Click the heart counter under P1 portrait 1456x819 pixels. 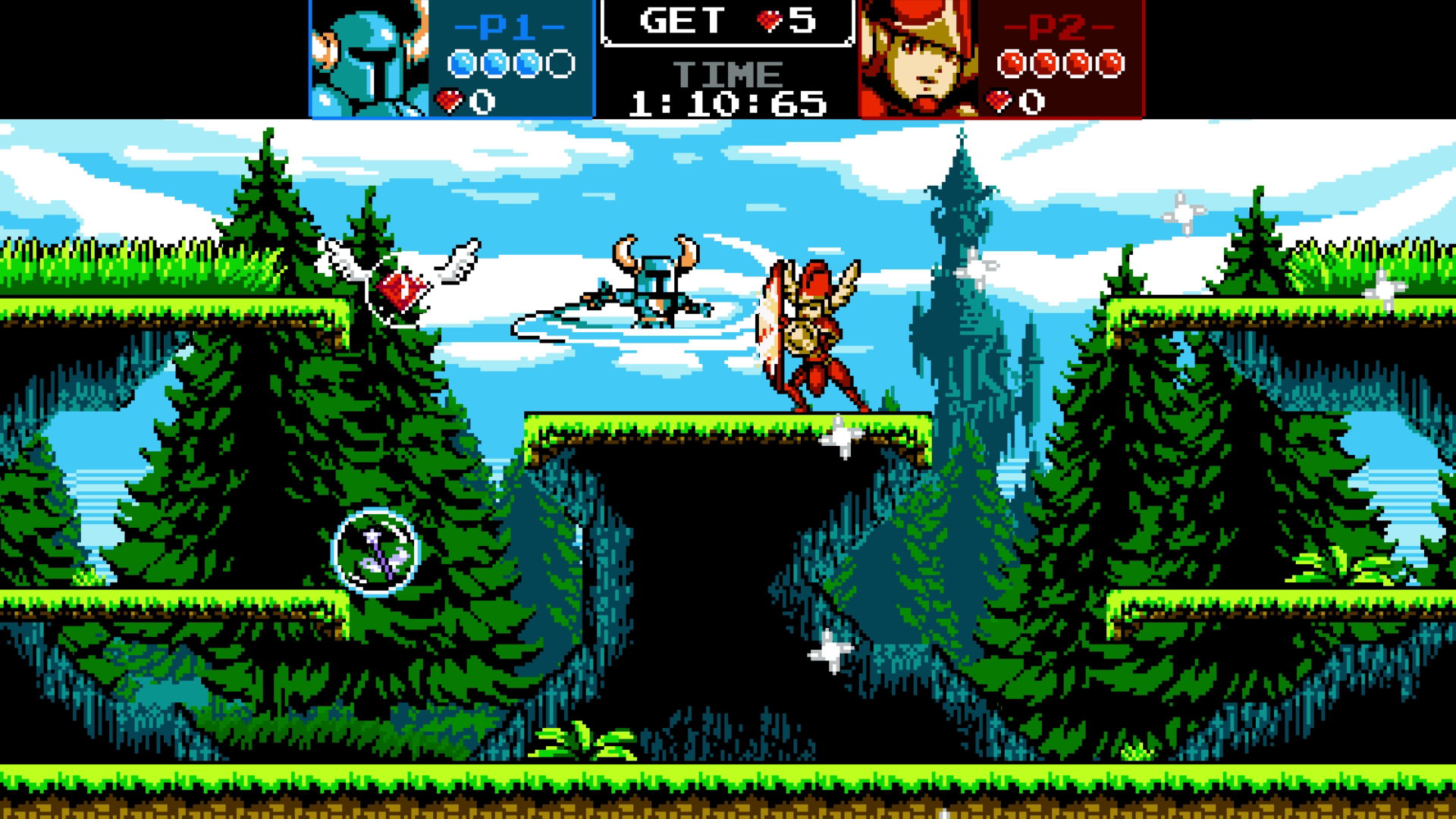(463, 99)
